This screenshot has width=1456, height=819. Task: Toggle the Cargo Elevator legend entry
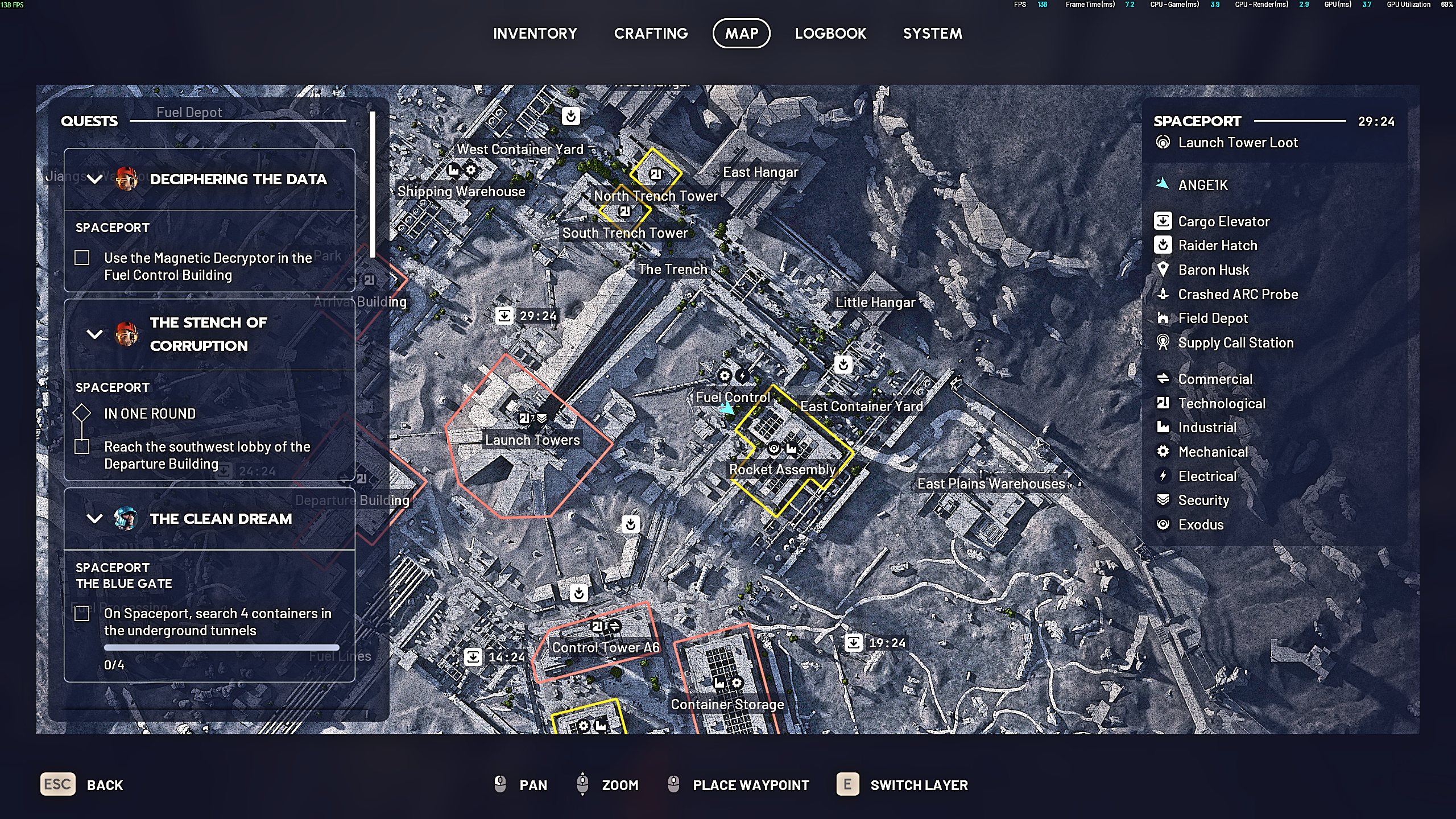[1223, 221]
